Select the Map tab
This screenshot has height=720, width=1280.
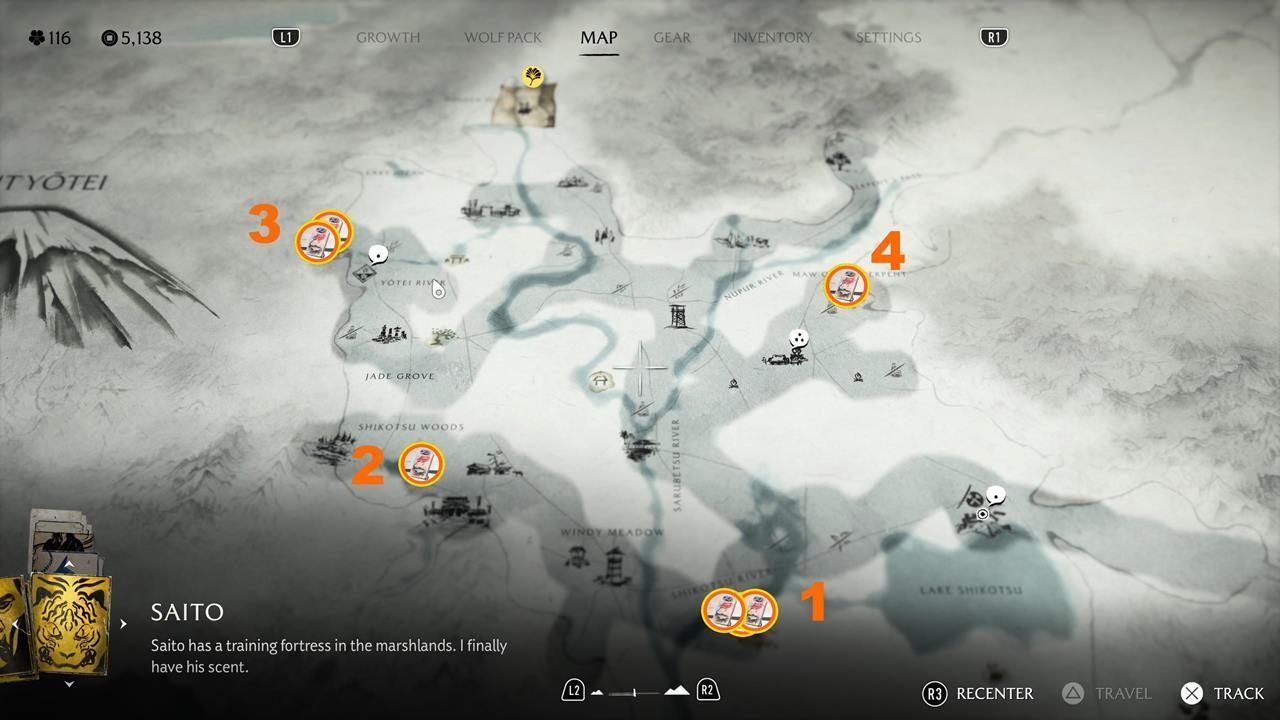[x=599, y=38]
